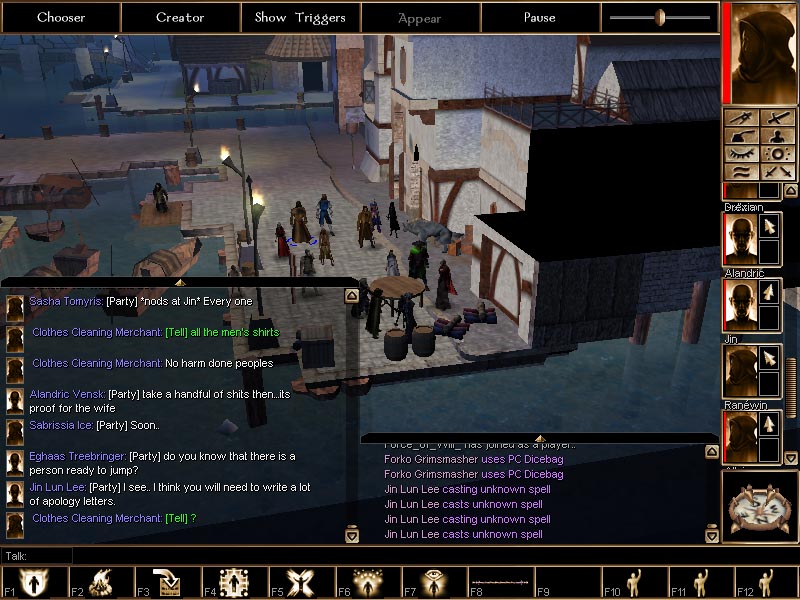Image resolution: width=800 pixels, height=600 pixels.
Task: Open the Creator panel
Action: coord(180,17)
